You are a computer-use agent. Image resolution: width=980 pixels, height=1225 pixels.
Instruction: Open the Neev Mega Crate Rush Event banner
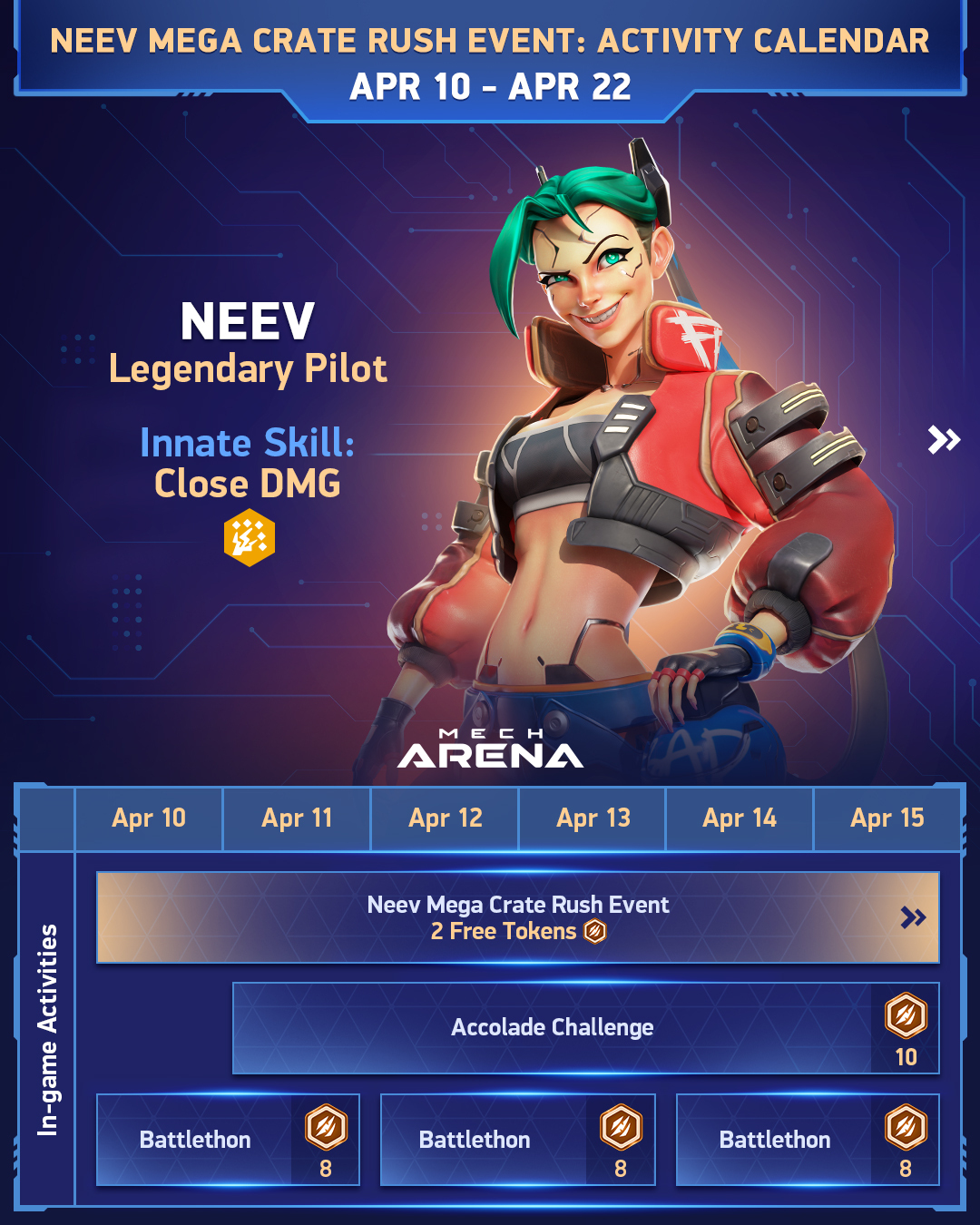[x=517, y=917]
